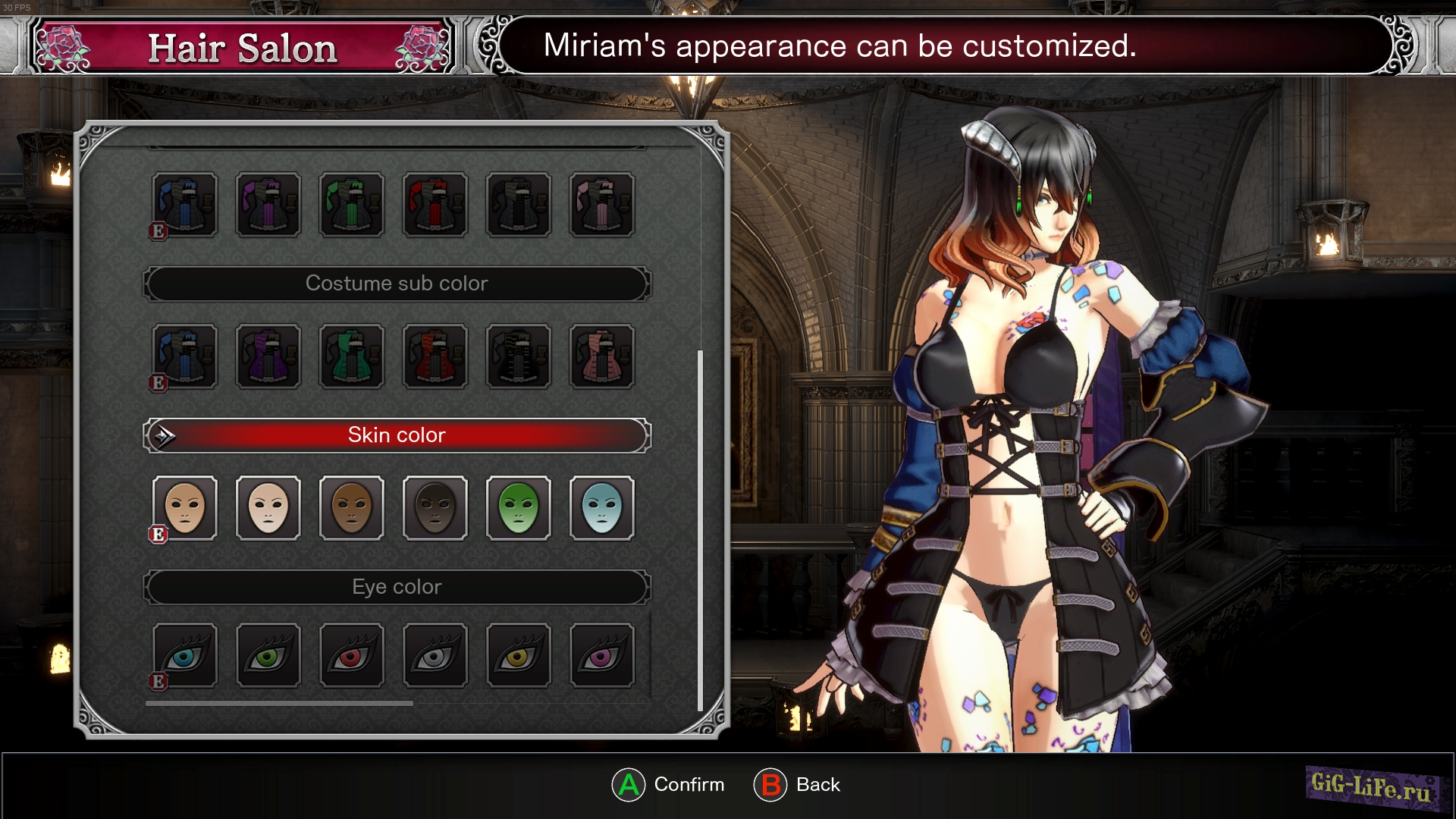1456x819 pixels.
Task: Select the Skin color category header
Action: pyautogui.click(x=397, y=435)
